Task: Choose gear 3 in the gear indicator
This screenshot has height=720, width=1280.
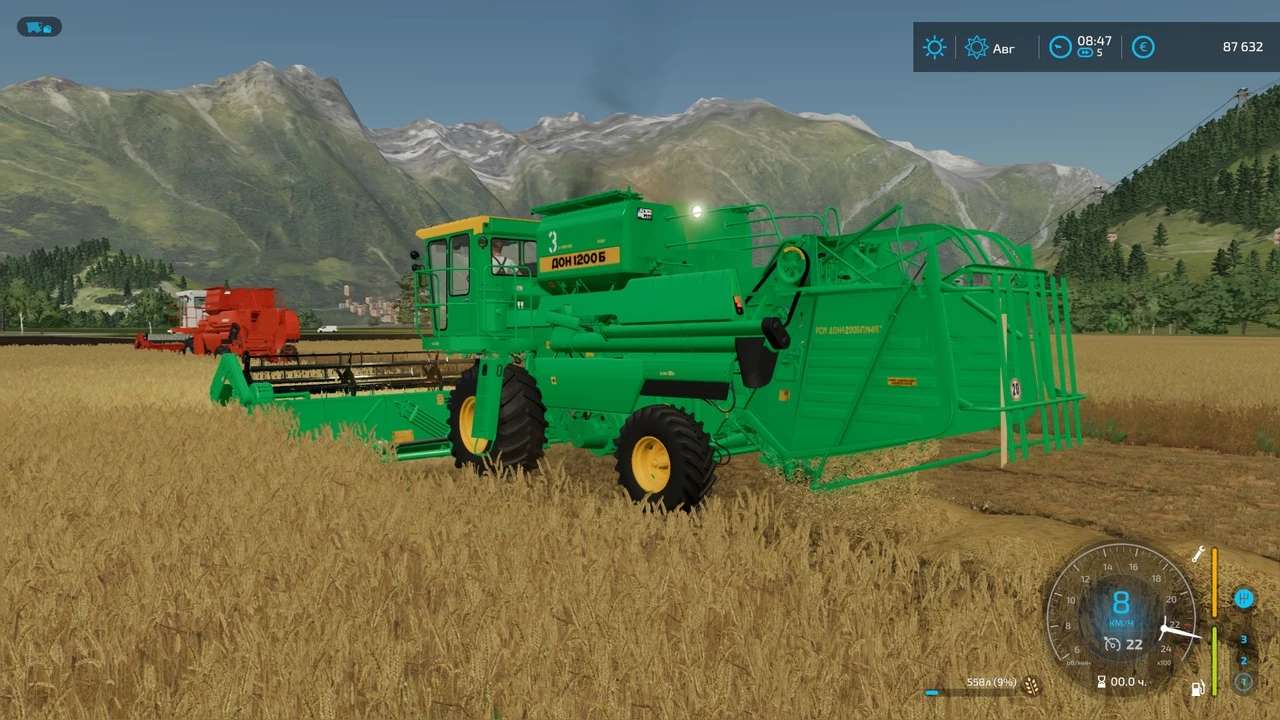Action: tap(1243, 640)
